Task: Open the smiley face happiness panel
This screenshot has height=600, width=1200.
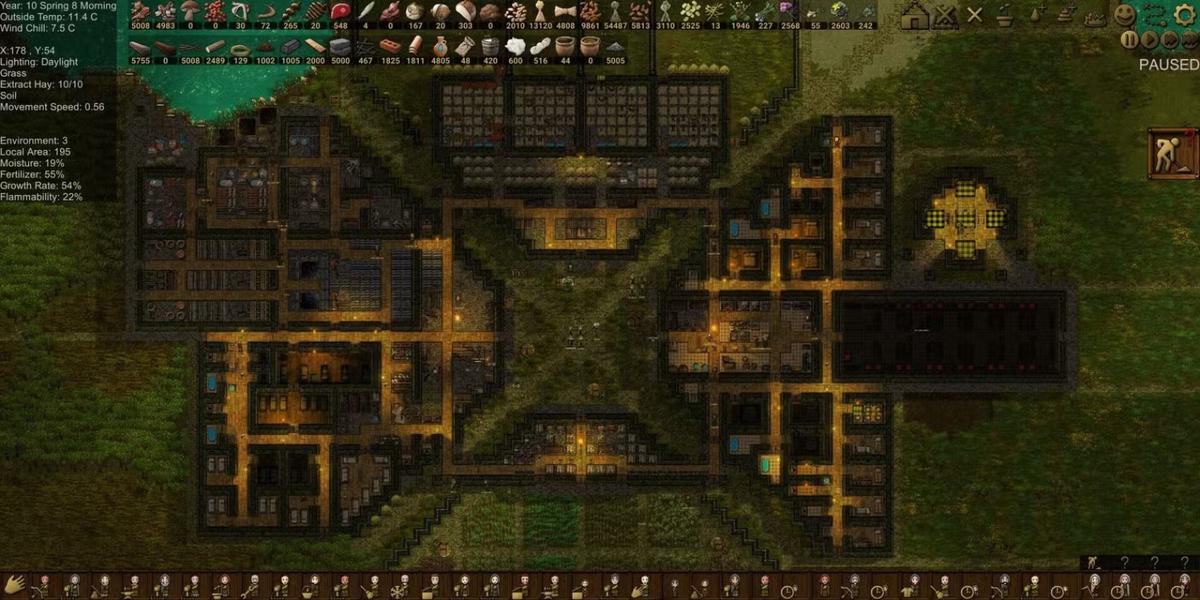Action: coord(1126,15)
